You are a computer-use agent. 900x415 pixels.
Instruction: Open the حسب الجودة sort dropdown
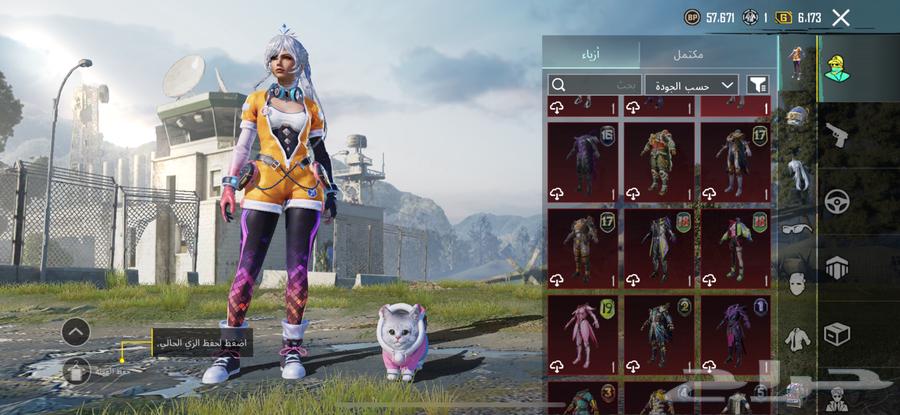pyautogui.click(x=691, y=85)
